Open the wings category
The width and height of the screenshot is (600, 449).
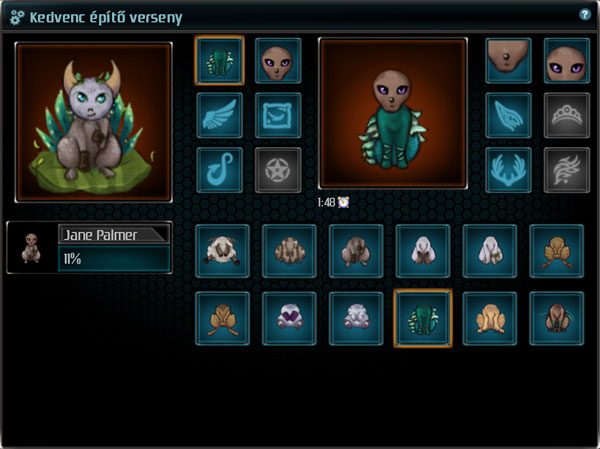click(x=220, y=115)
